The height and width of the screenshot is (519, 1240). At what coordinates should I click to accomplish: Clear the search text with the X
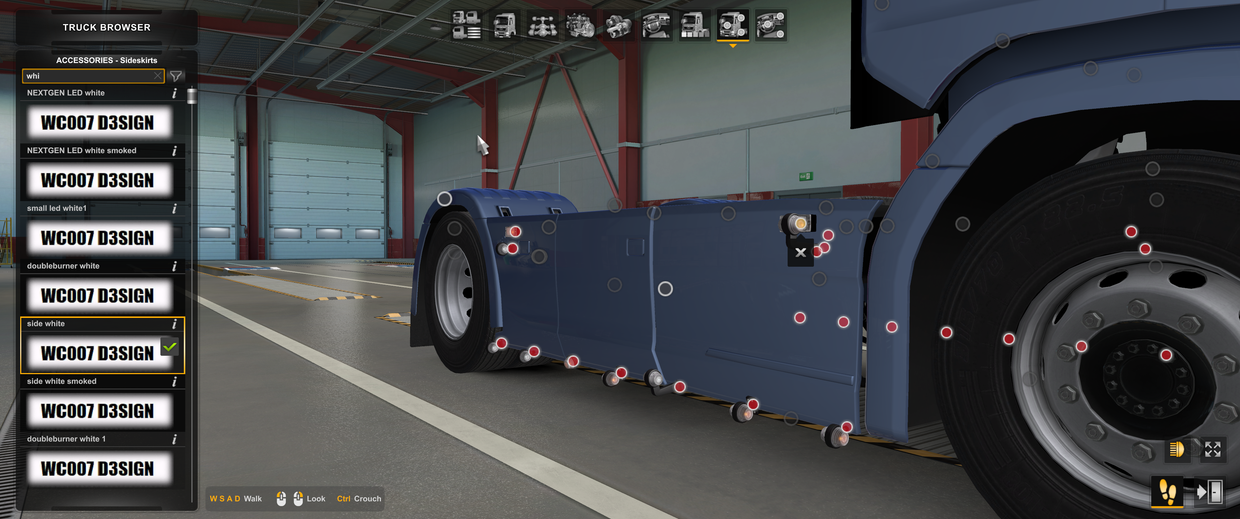158,76
